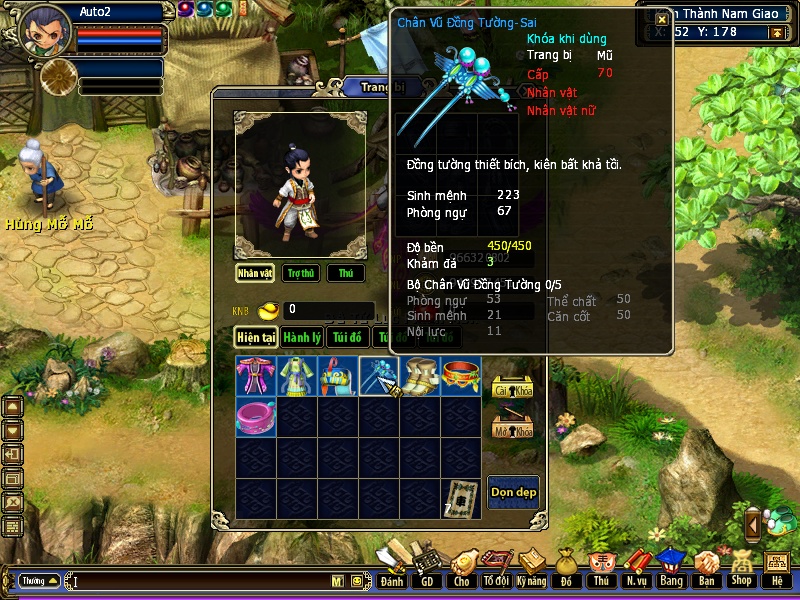The height and width of the screenshot is (600, 800).
Task: Click the Mở Khóa unlock button
Action: click(x=513, y=429)
